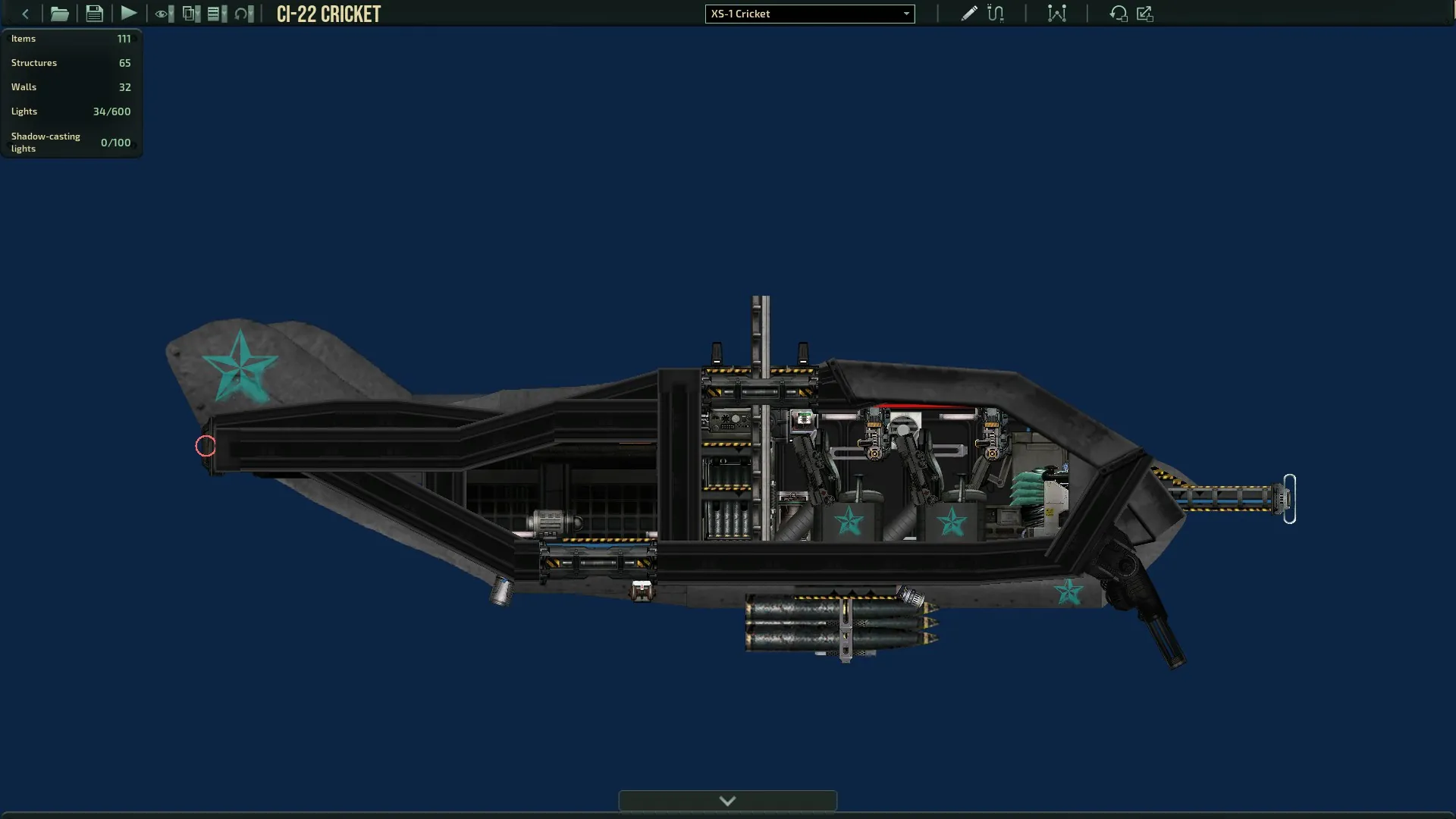The width and height of the screenshot is (1456, 819).
Task: Open the curved arrow dropdown in toolbar
Action: point(244,14)
